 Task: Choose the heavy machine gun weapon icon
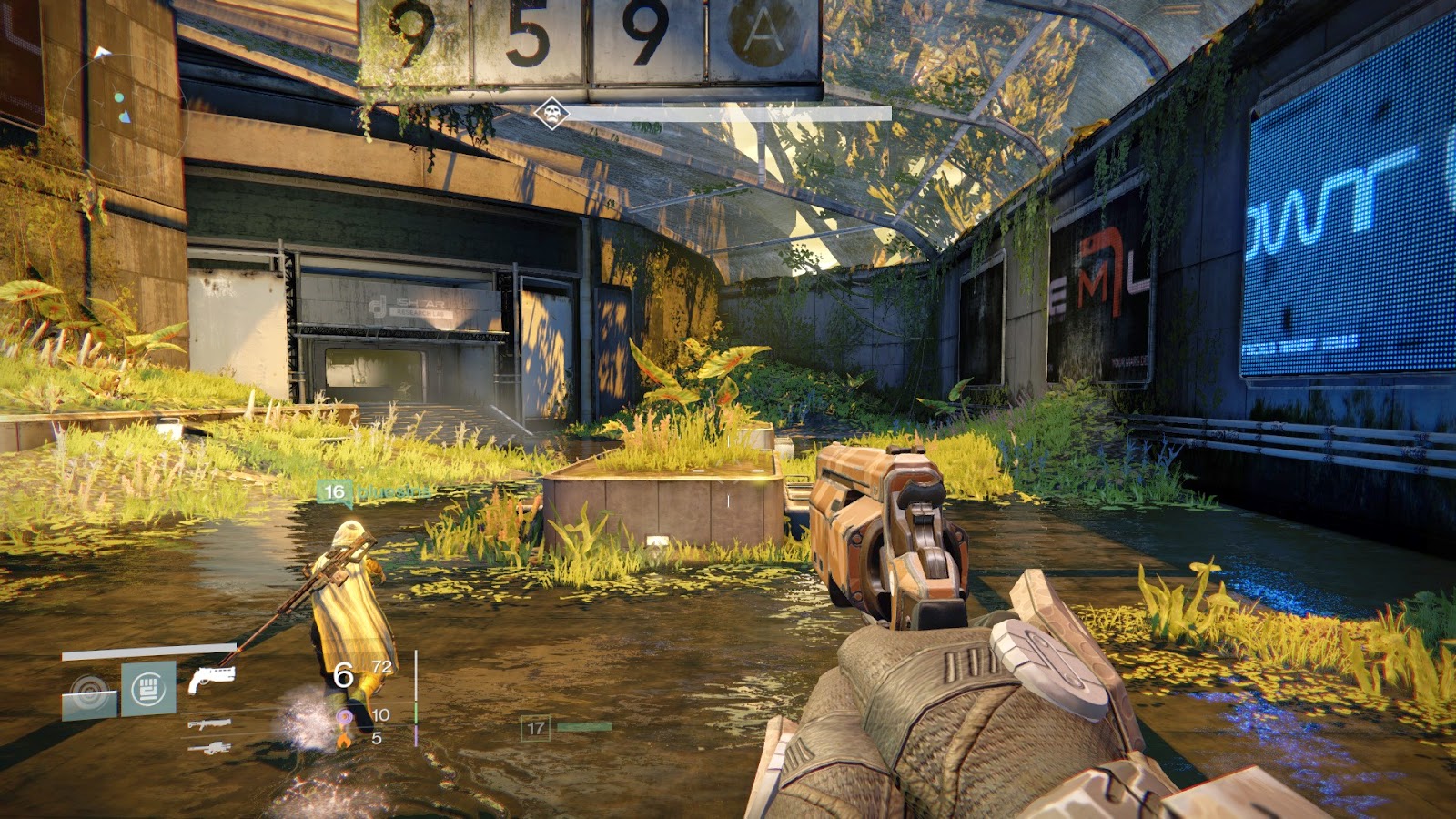click(x=209, y=748)
